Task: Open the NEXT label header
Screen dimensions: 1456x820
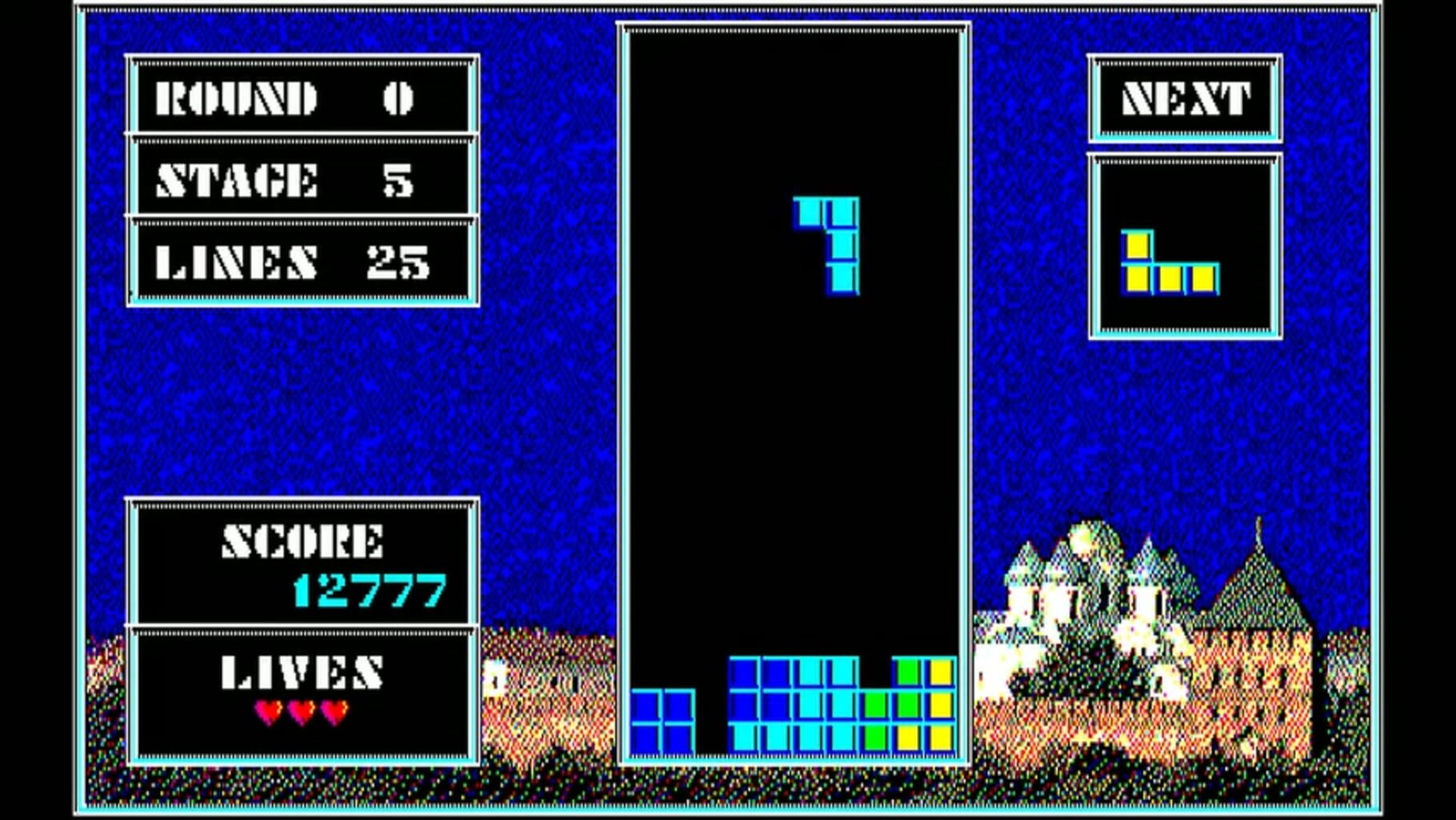Action: pos(1186,97)
